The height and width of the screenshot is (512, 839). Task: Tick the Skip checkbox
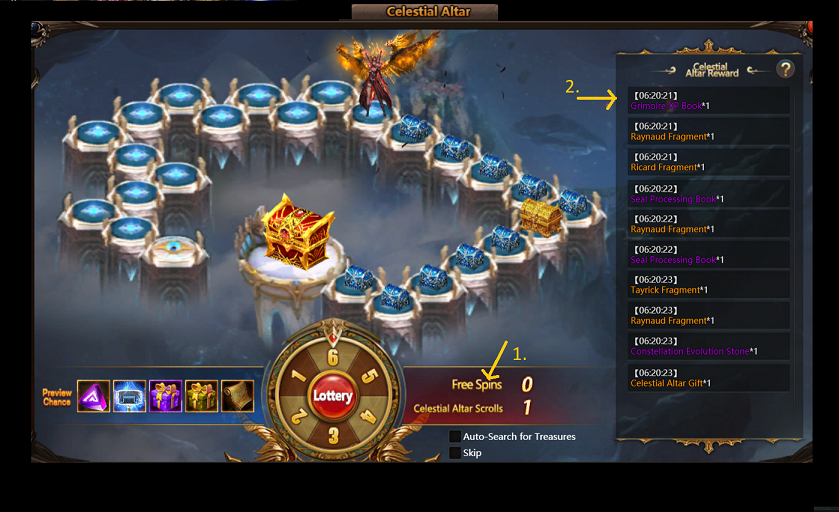(455, 453)
